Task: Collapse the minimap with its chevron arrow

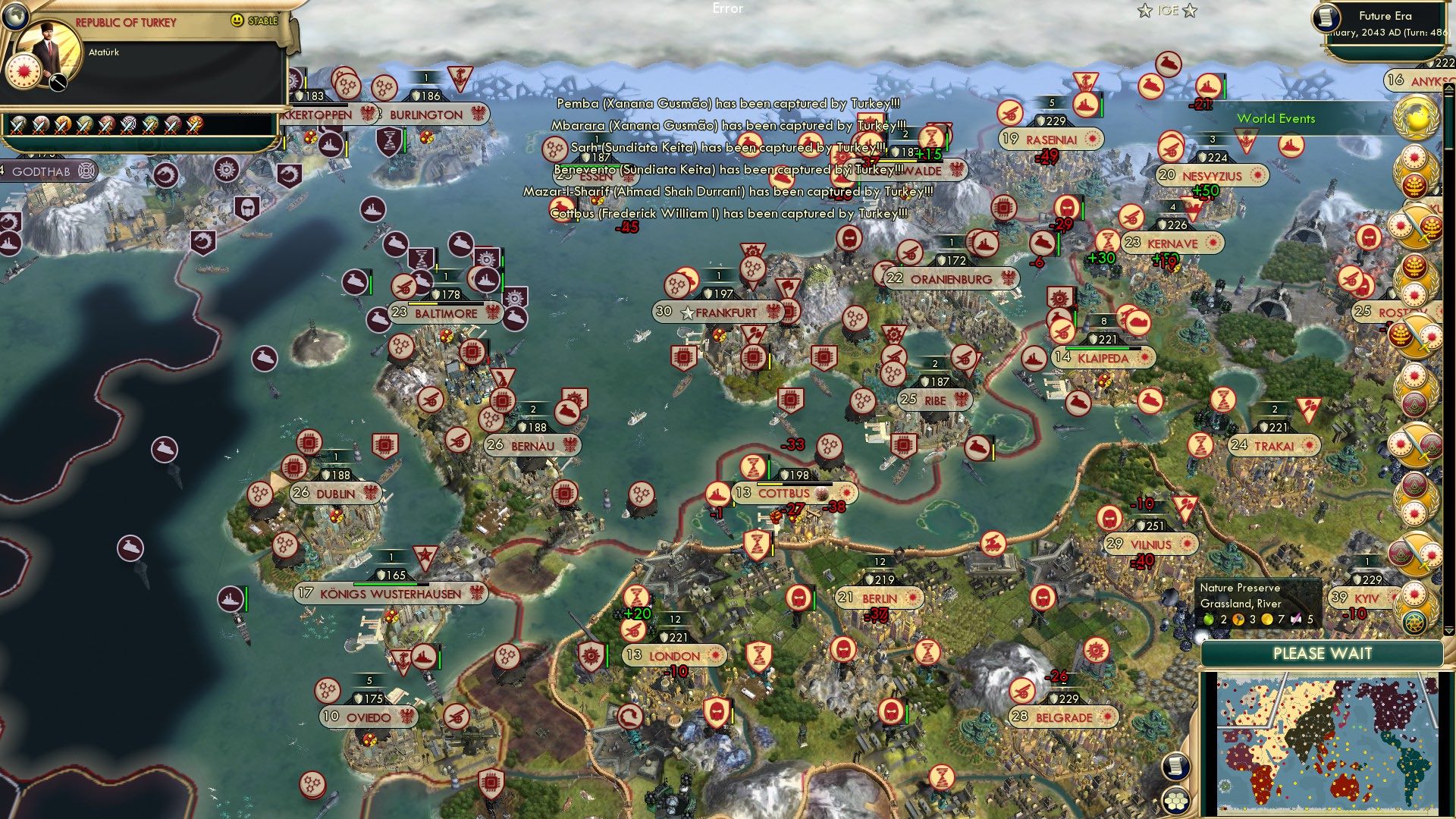Action: point(1450,630)
